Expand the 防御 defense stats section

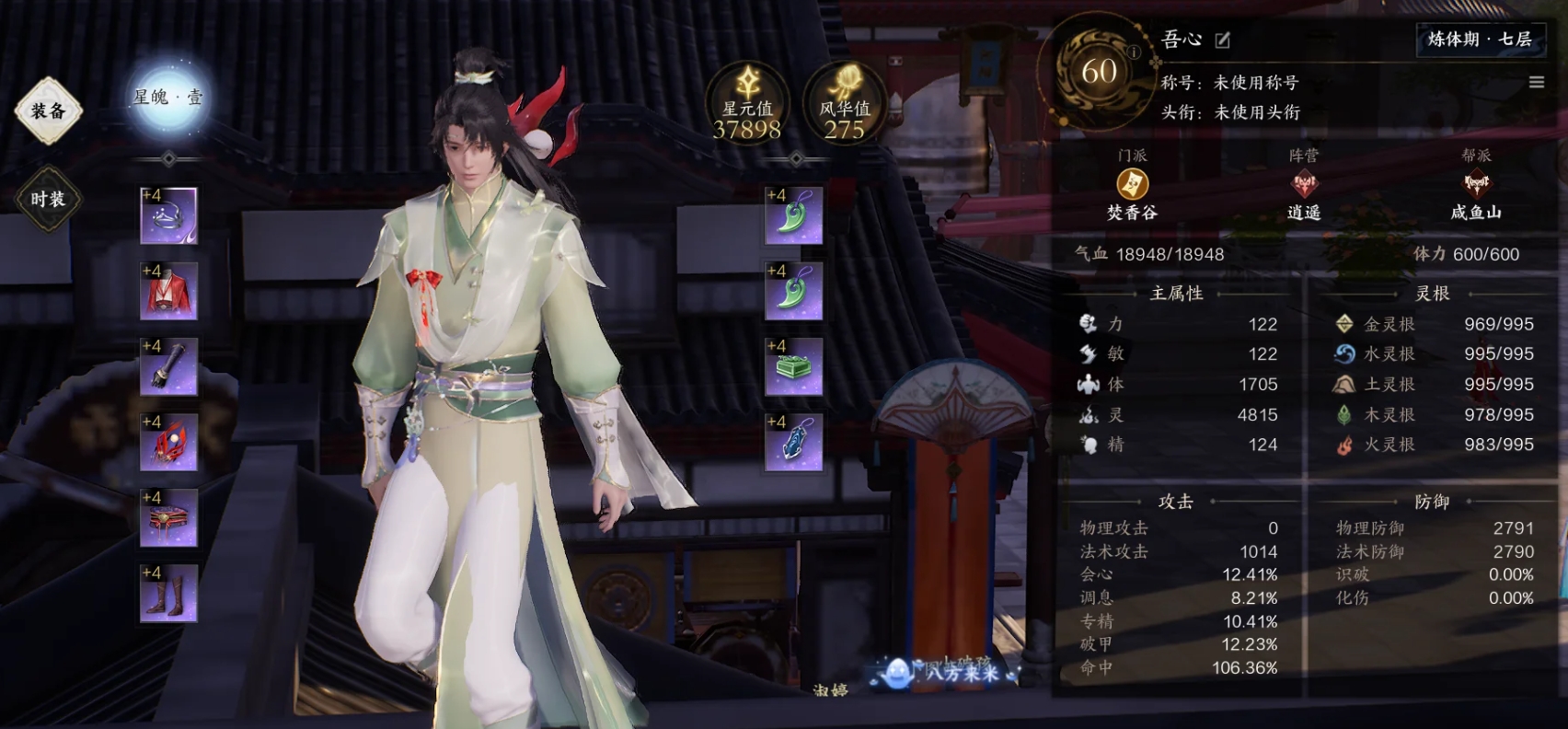pos(1430,502)
